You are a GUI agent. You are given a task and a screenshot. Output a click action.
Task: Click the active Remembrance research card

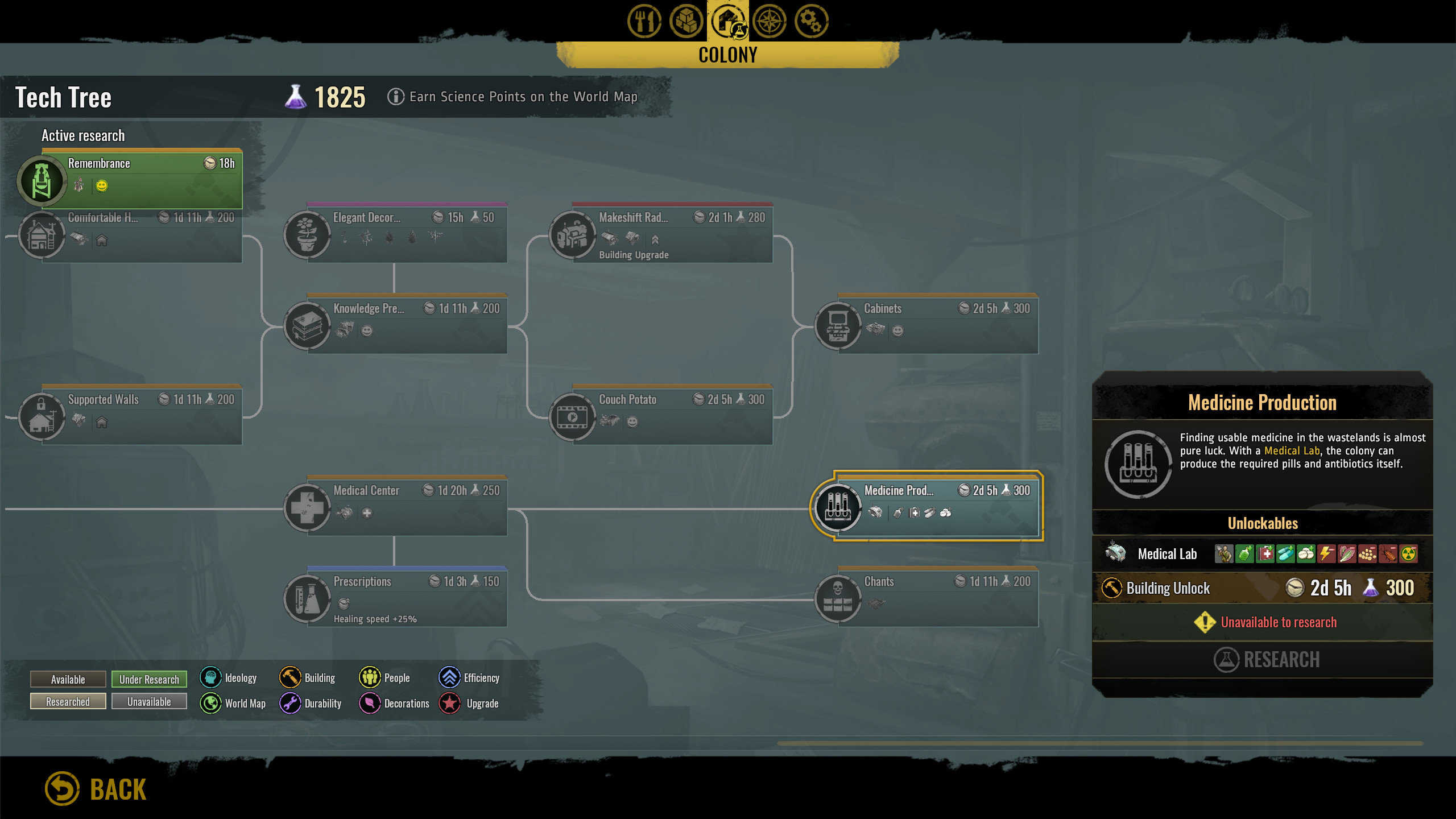[141, 177]
